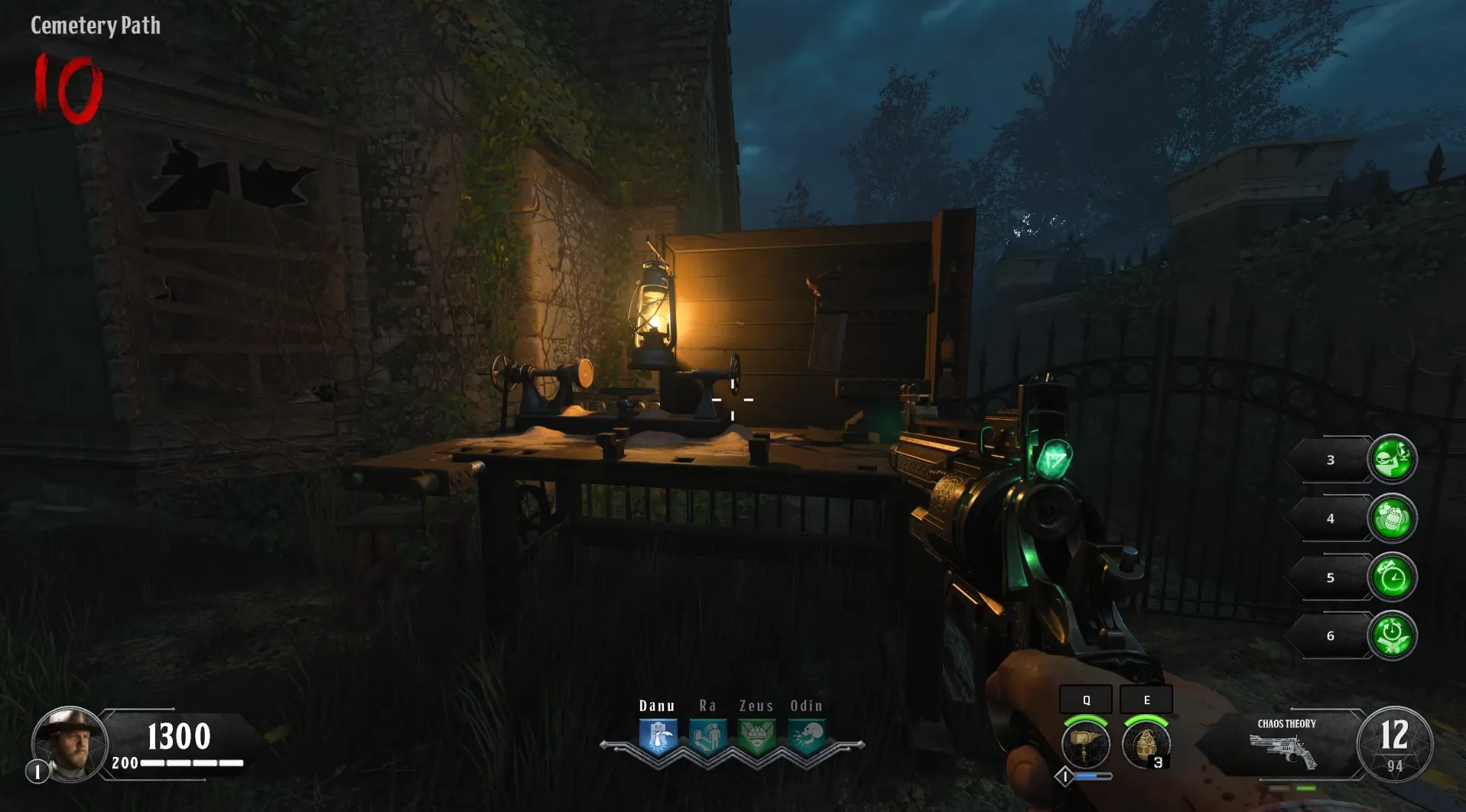The width and height of the screenshot is (1466, 812).
Task: Activate the stopwatch elixir in slot 6
Action: [x=1392, y=635]
